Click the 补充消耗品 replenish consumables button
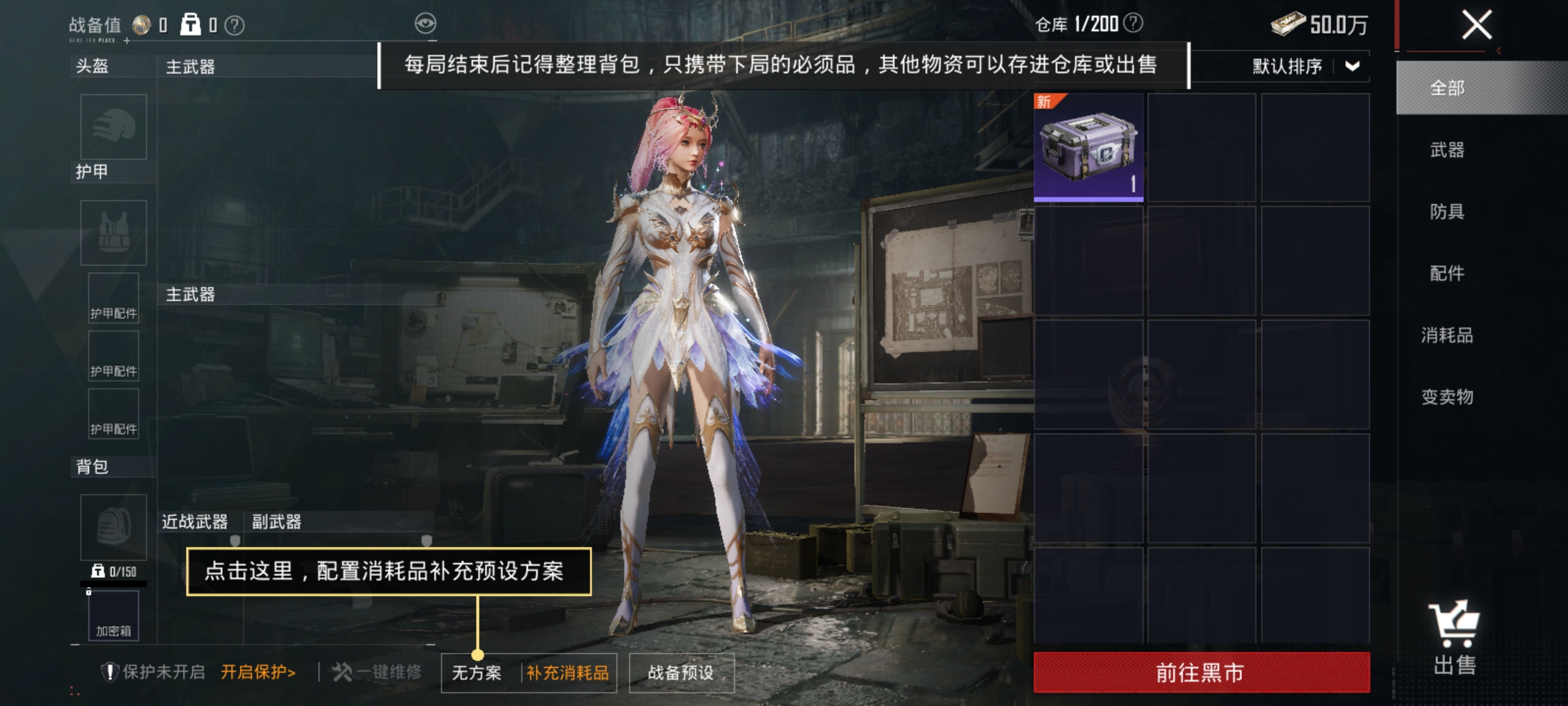Viewport: 1568px width, 706px height. pos(567,671)
